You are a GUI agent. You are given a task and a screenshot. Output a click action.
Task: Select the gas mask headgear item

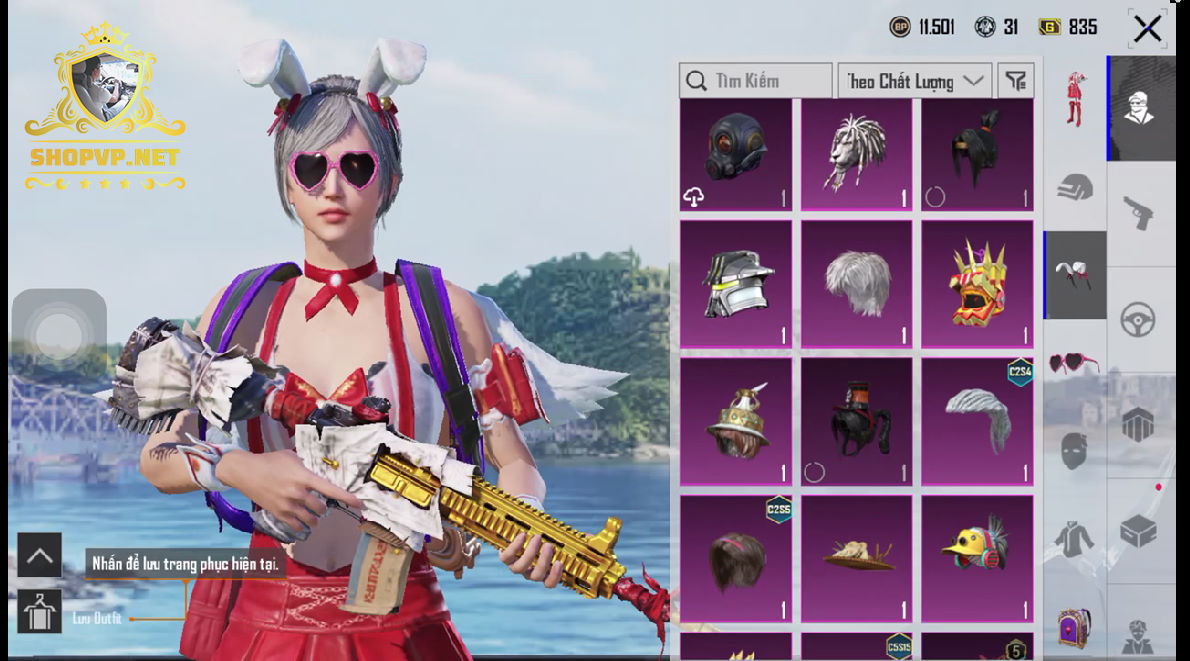point(736,154)
